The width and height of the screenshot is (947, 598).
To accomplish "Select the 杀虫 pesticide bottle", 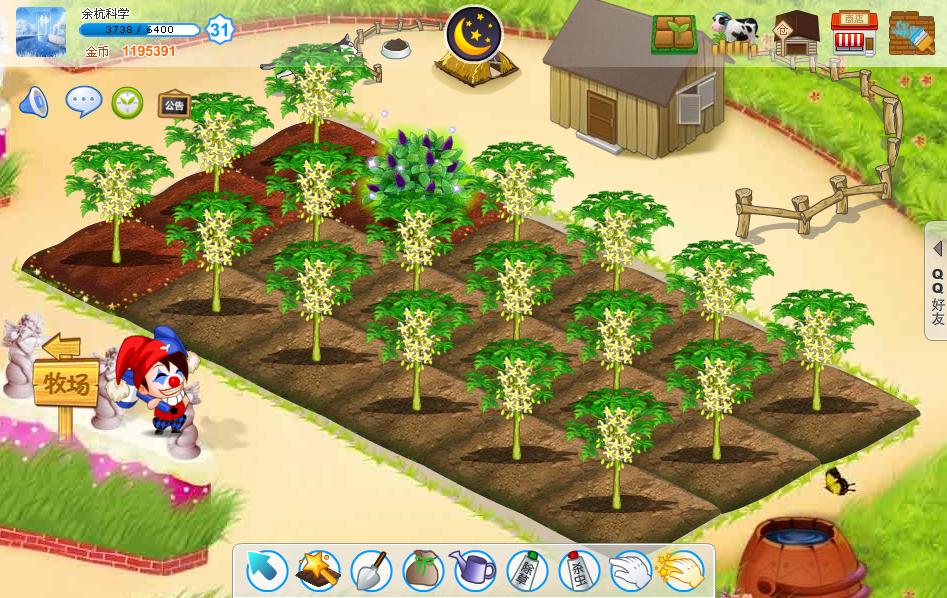I will (579, 571).
